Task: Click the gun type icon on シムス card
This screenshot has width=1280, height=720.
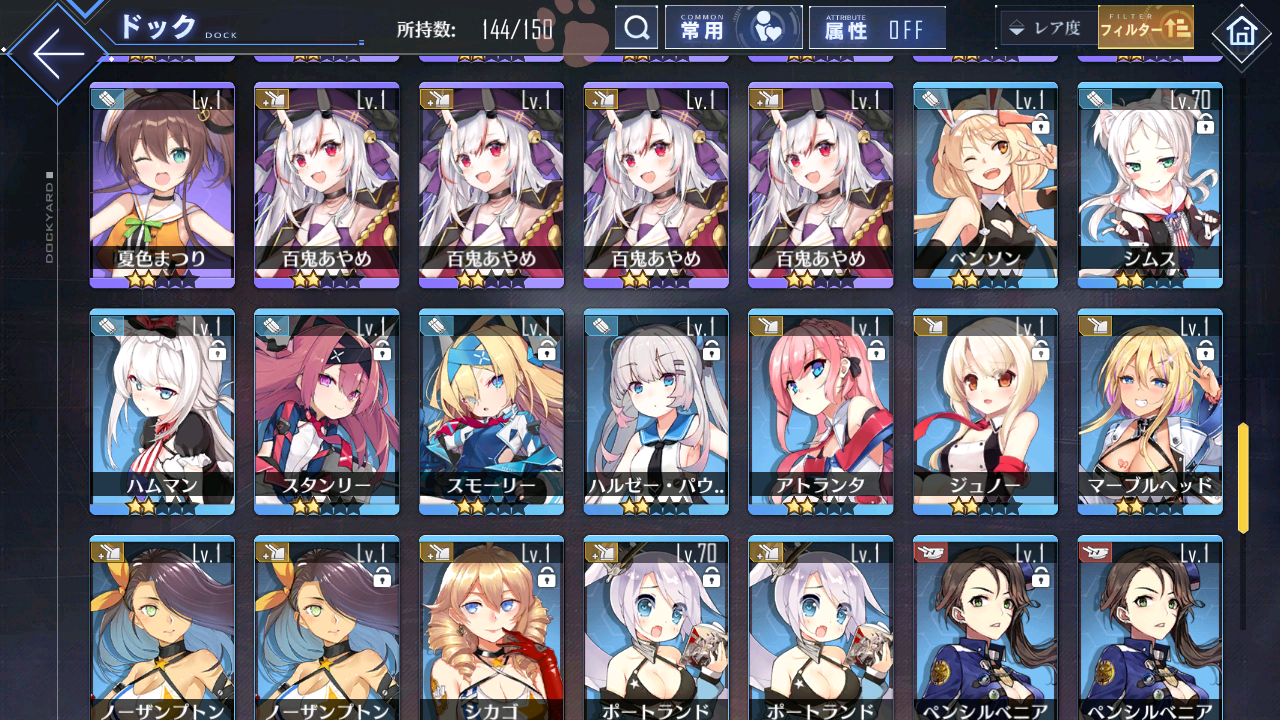Action: click(x=1097, y=100)
